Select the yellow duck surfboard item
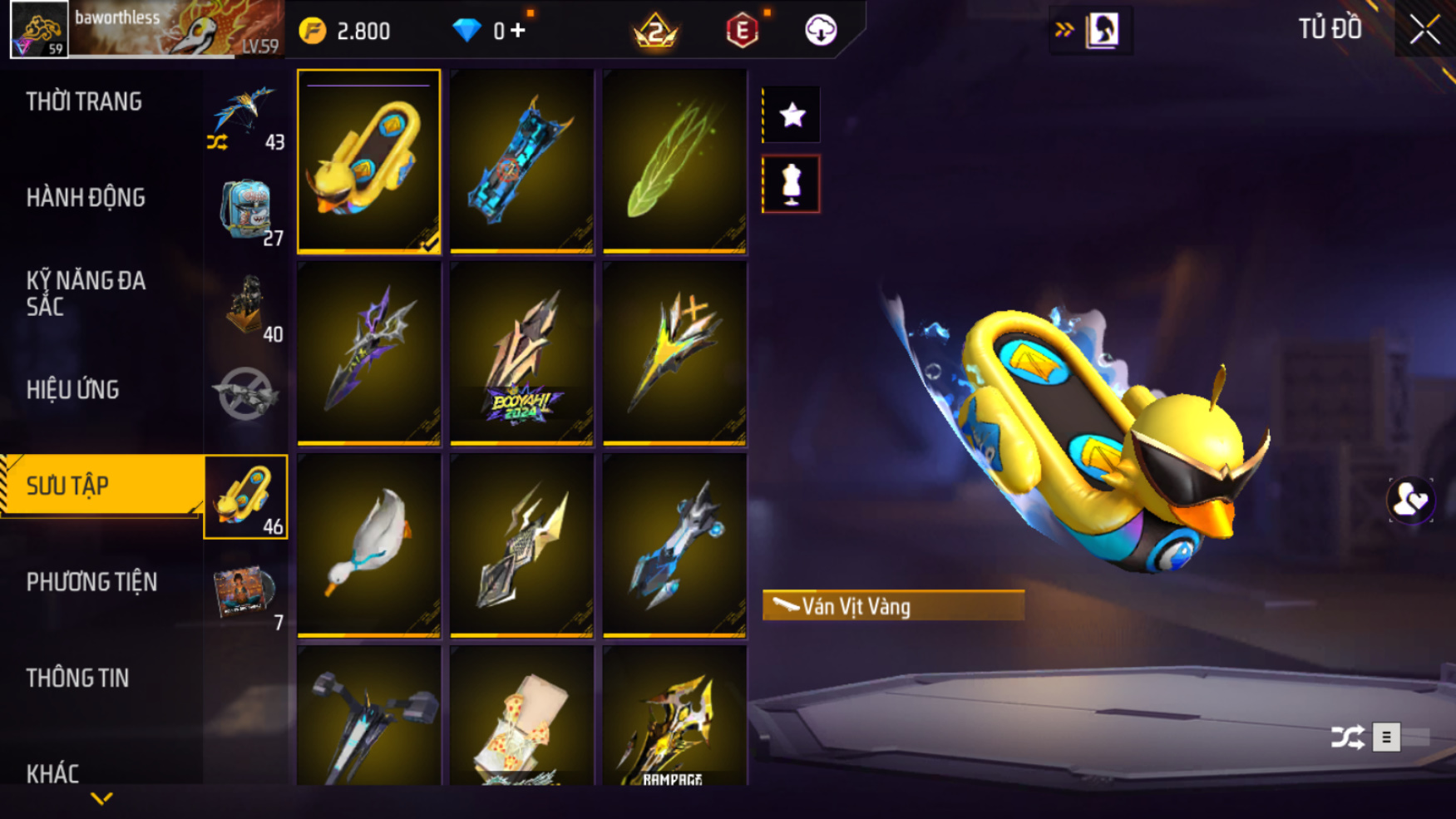The height and width of the screenshot is (819, 1456). click(x=368, y=161)
